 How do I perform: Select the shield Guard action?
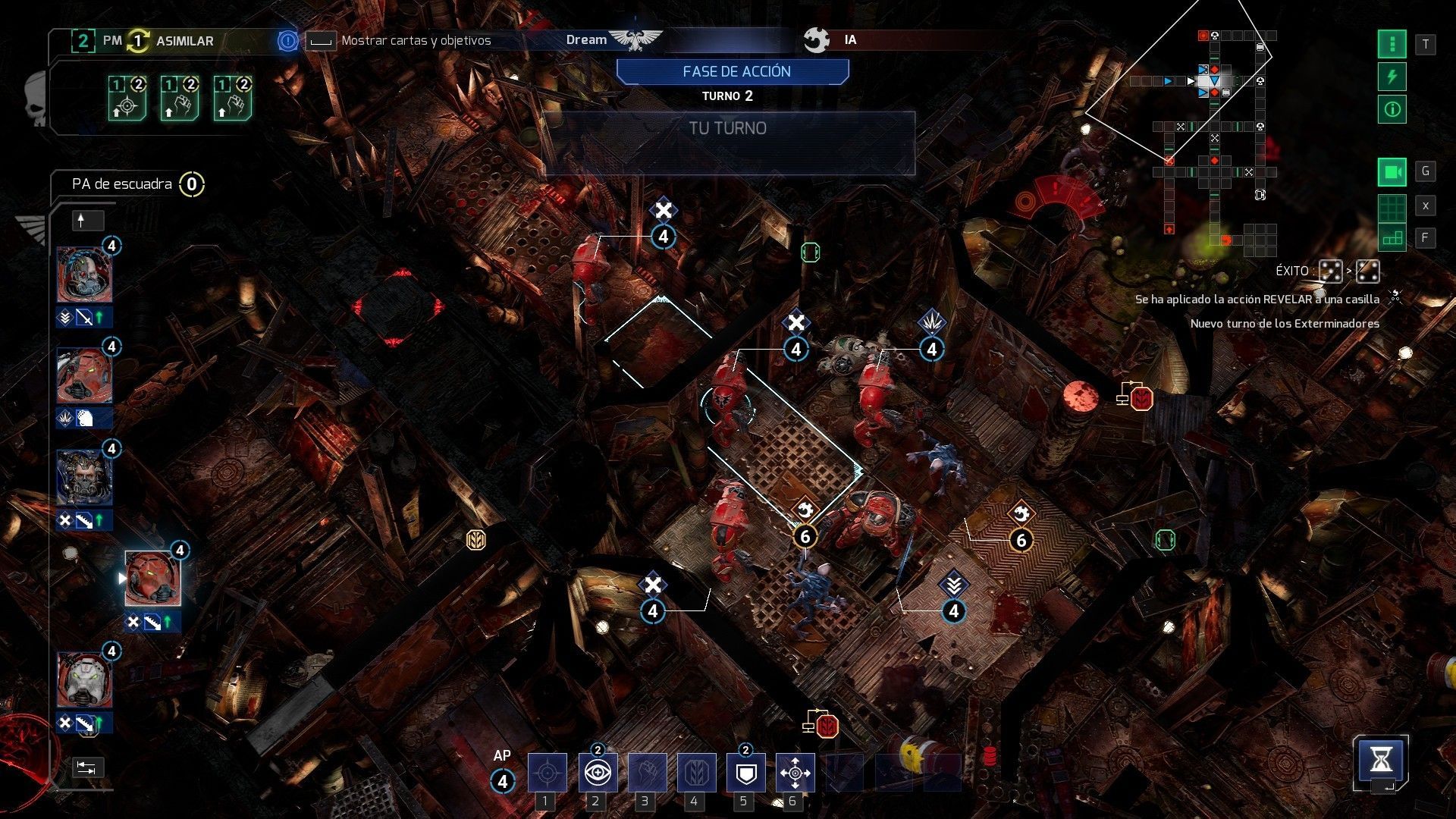coord(745,773)
